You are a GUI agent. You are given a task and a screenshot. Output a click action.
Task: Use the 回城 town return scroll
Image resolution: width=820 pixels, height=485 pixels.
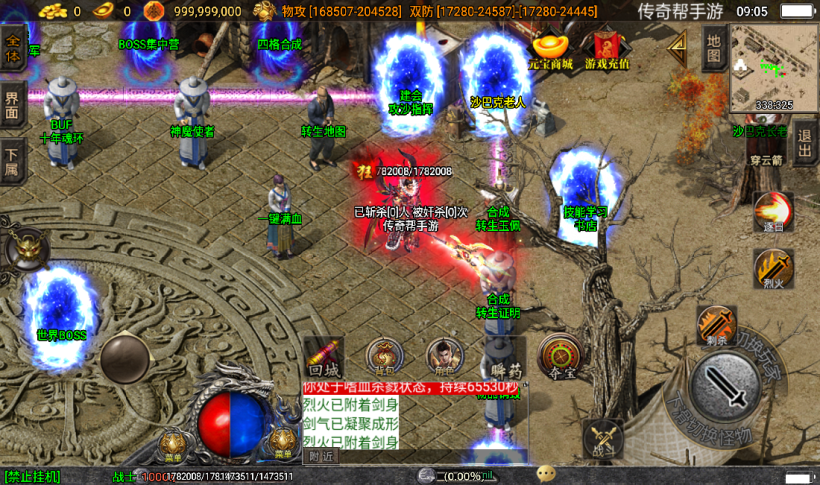coord(325,356)
